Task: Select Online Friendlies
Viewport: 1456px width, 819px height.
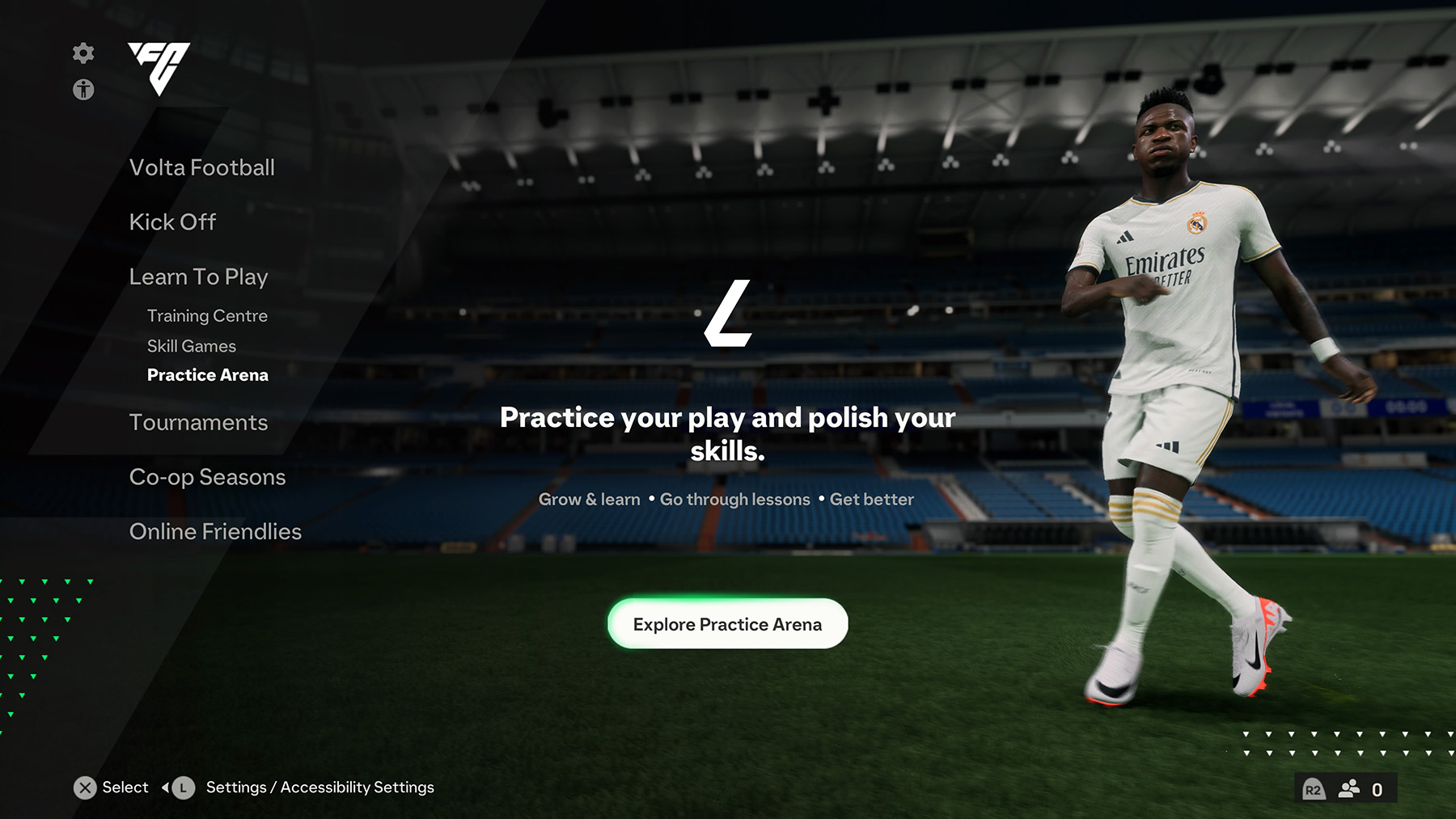Action: (x=214, y=532)
